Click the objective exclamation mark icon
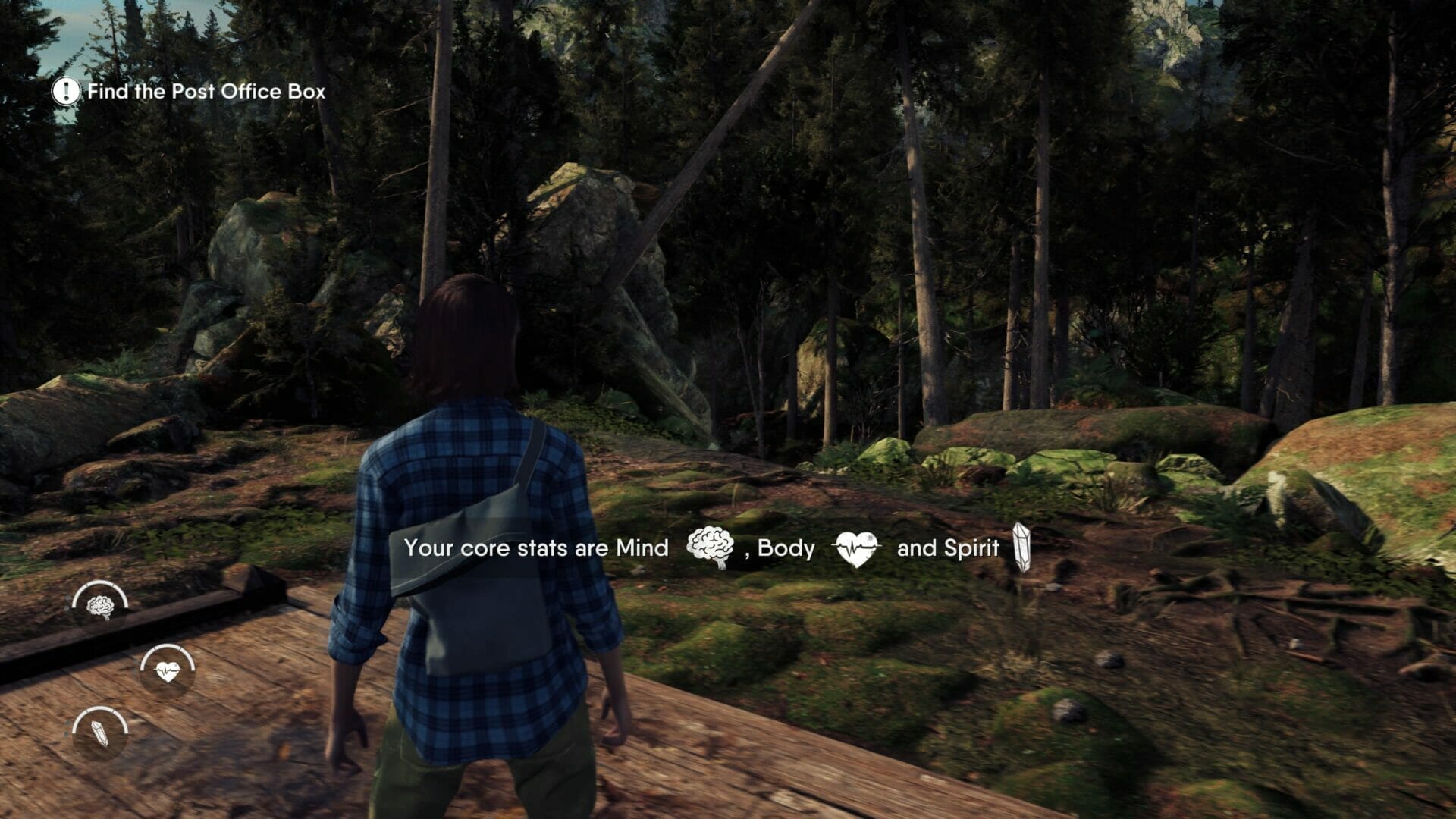Screen dimensions: 1456x819 coord(66,92)
